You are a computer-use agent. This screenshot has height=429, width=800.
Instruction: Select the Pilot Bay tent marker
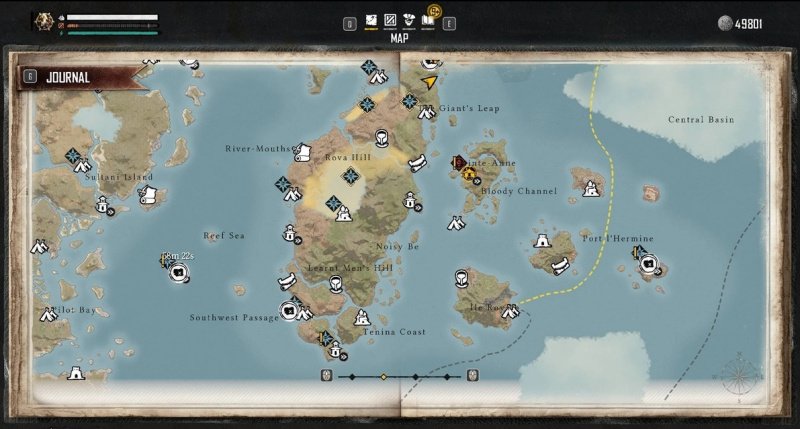pos(48,315)
